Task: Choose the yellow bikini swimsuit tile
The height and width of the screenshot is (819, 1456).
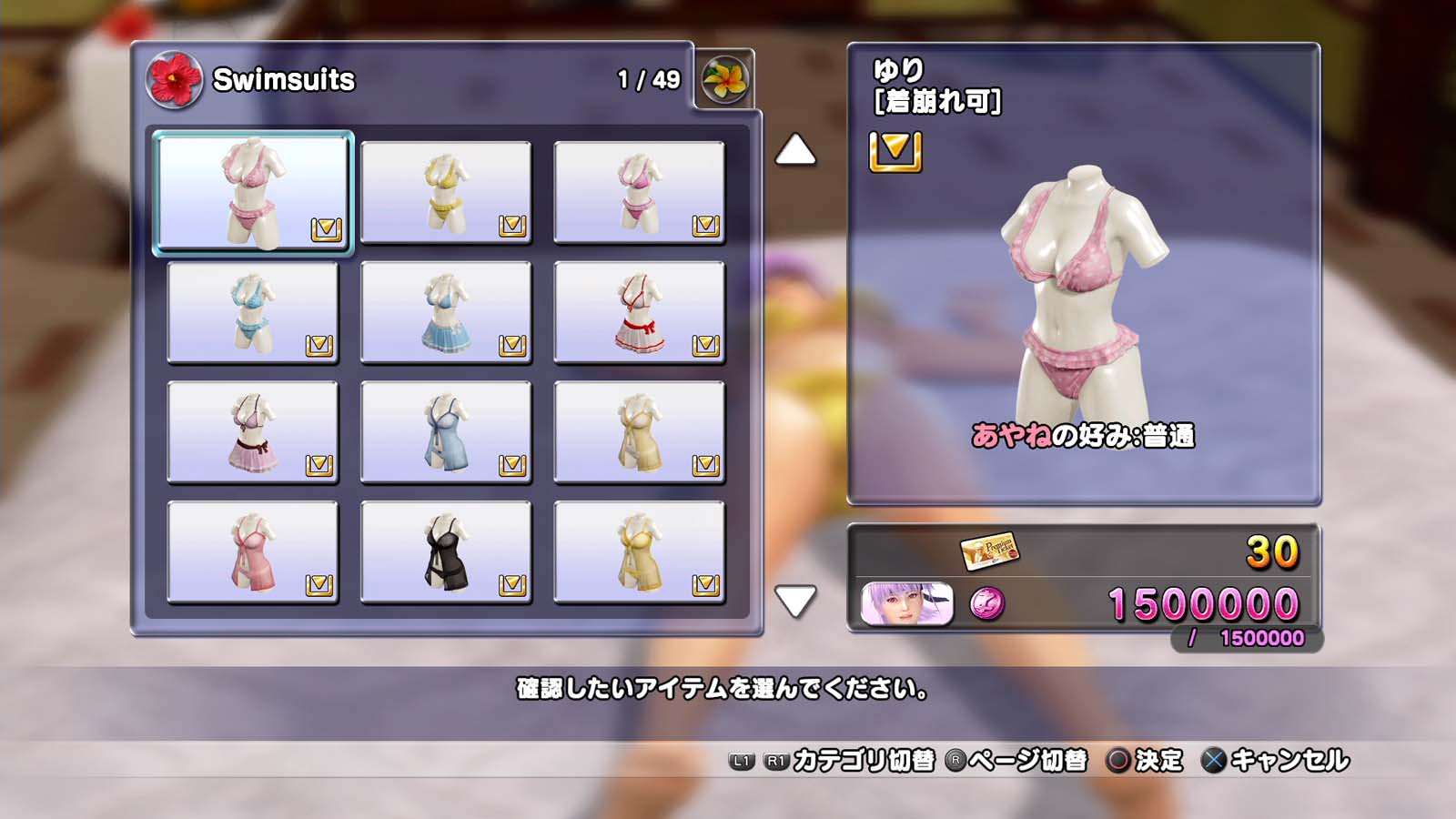Action: pyautogui.click(x=446, y=192)
